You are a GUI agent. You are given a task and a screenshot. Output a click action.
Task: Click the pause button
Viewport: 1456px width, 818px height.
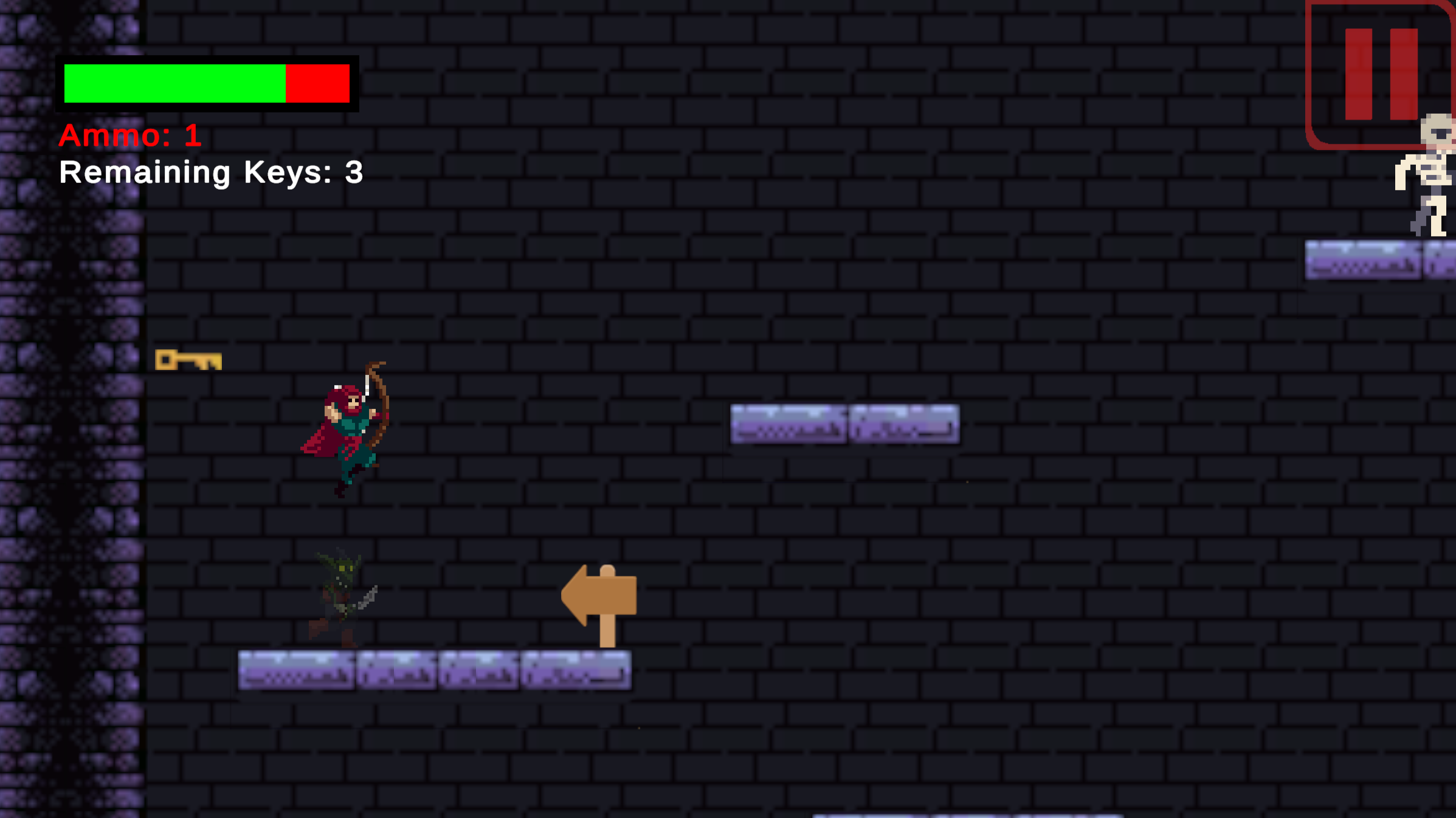pyautogui.click(x=1380, y=73)
